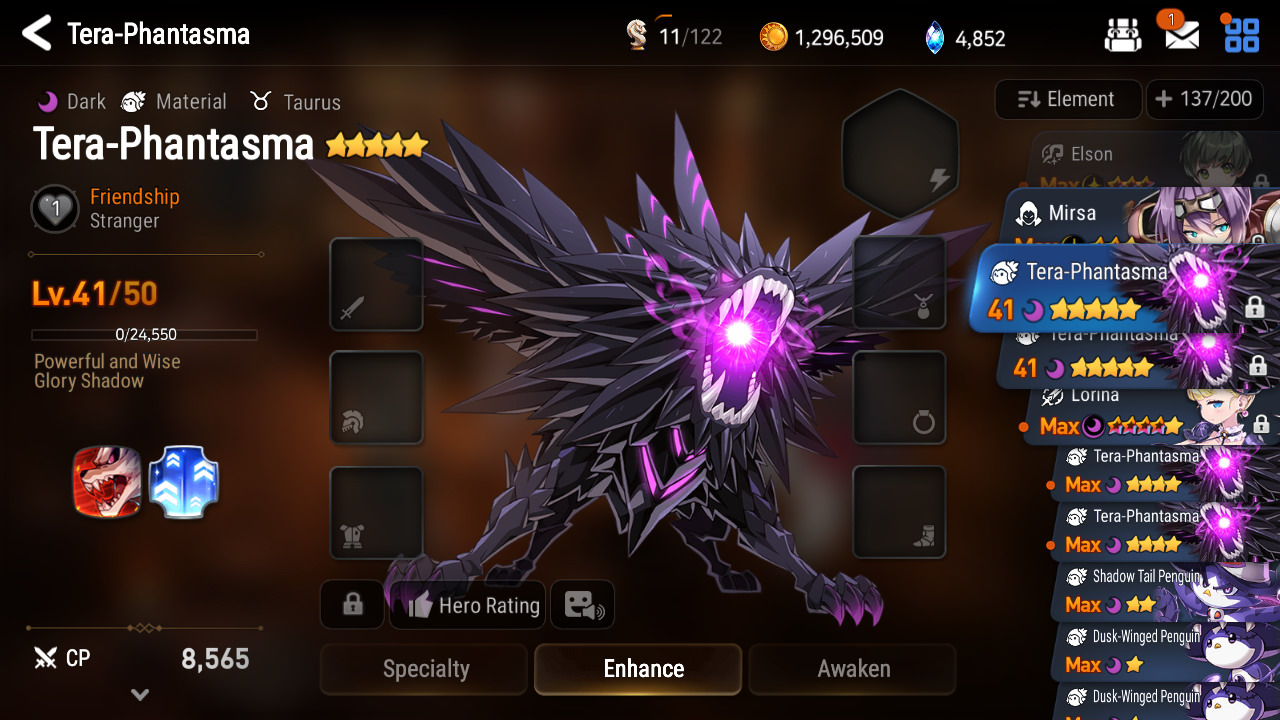Open the Specialty tab
Viewport: 1280px width, 720px height.
pyautogui.click(x=424, y=669)
